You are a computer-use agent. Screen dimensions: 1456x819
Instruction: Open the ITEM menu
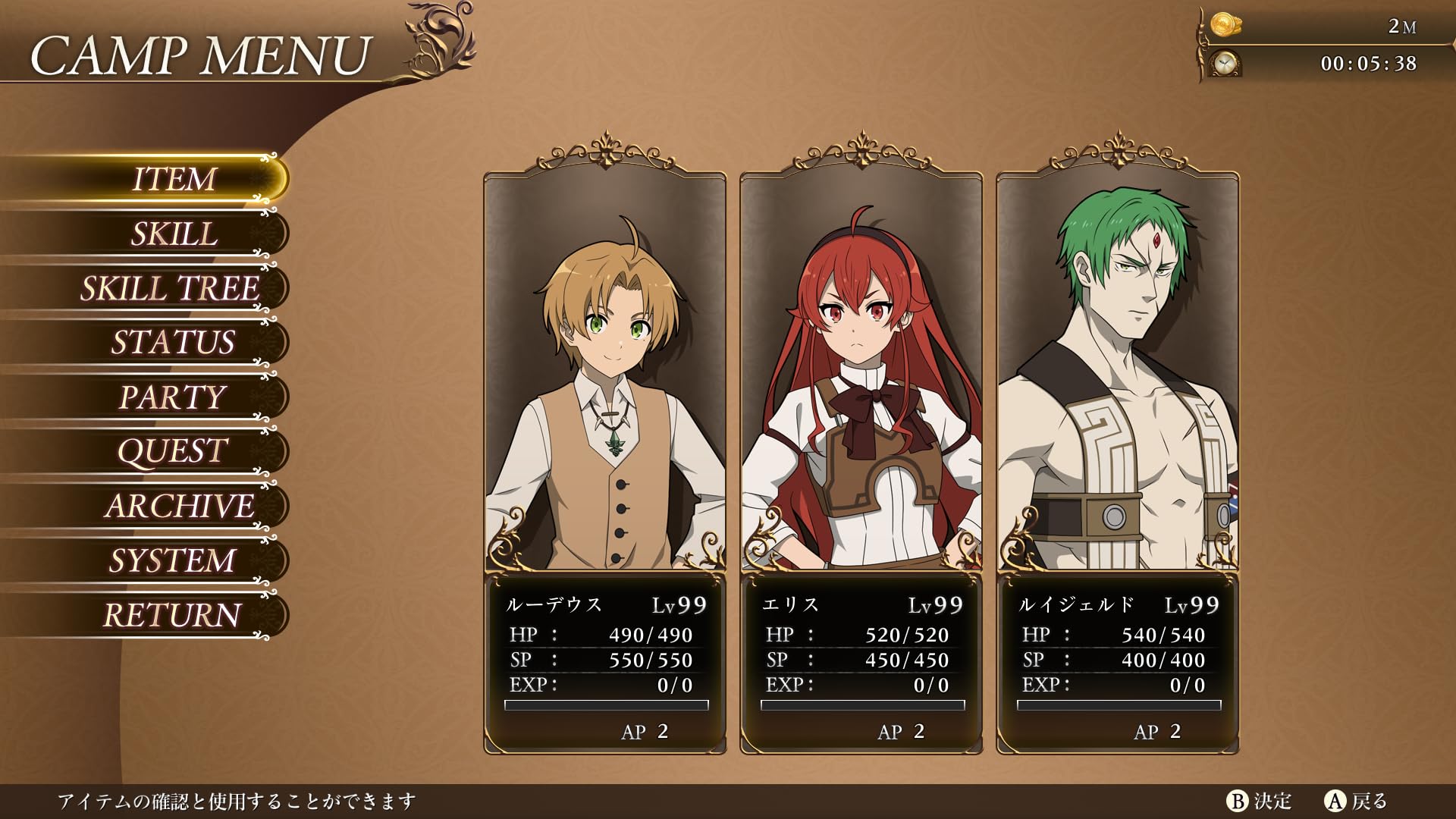pos(174,179)
